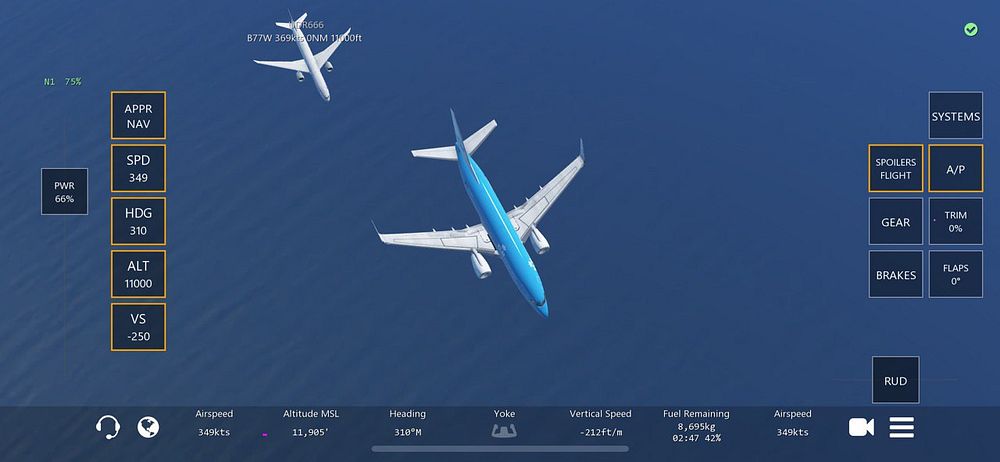Change the FLAPS 0° setting
Viewport: 1000px width, 462px height.
pyautogui.click(x=955, y=274)
